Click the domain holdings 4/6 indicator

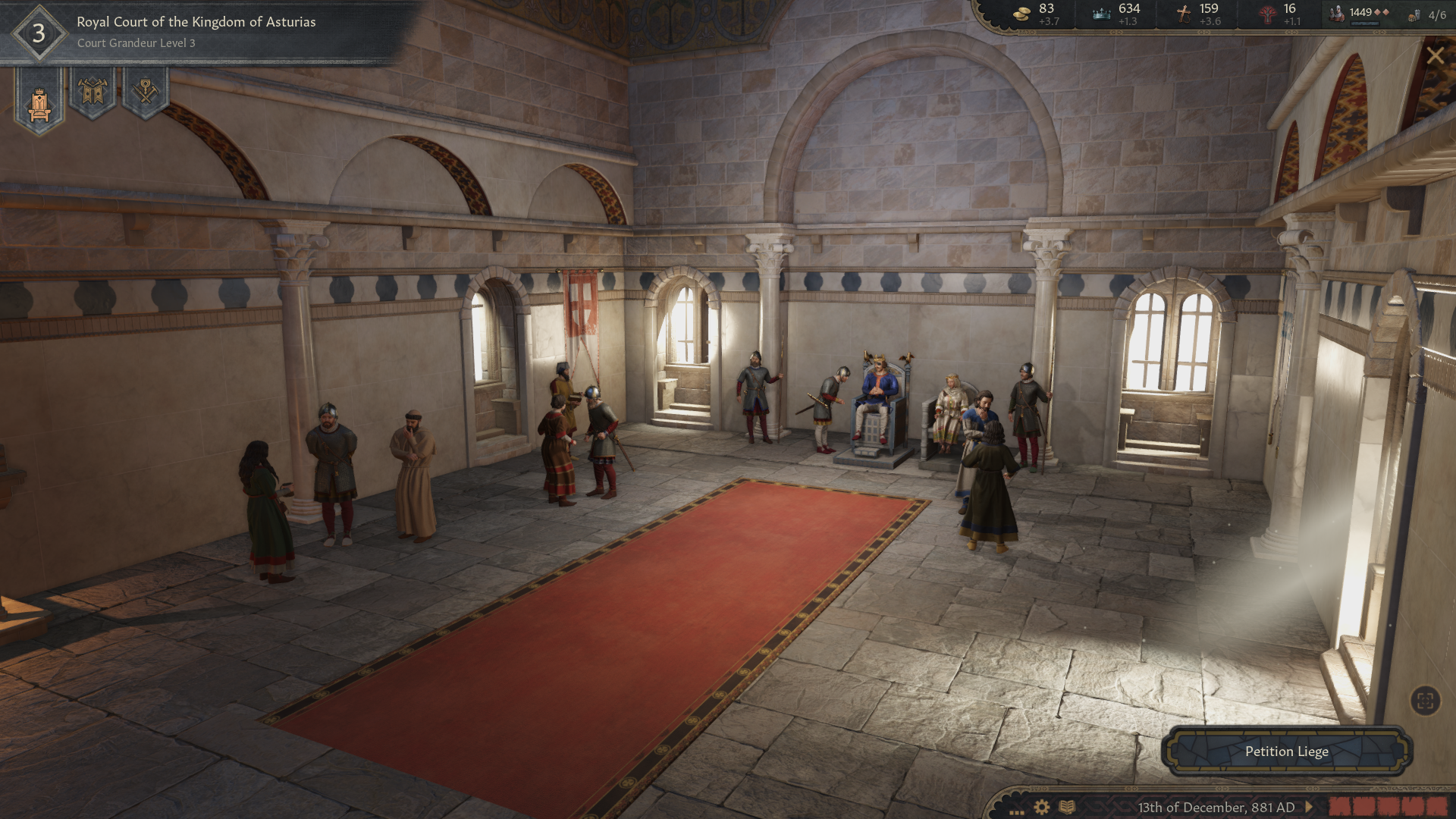coord(1428,14)
